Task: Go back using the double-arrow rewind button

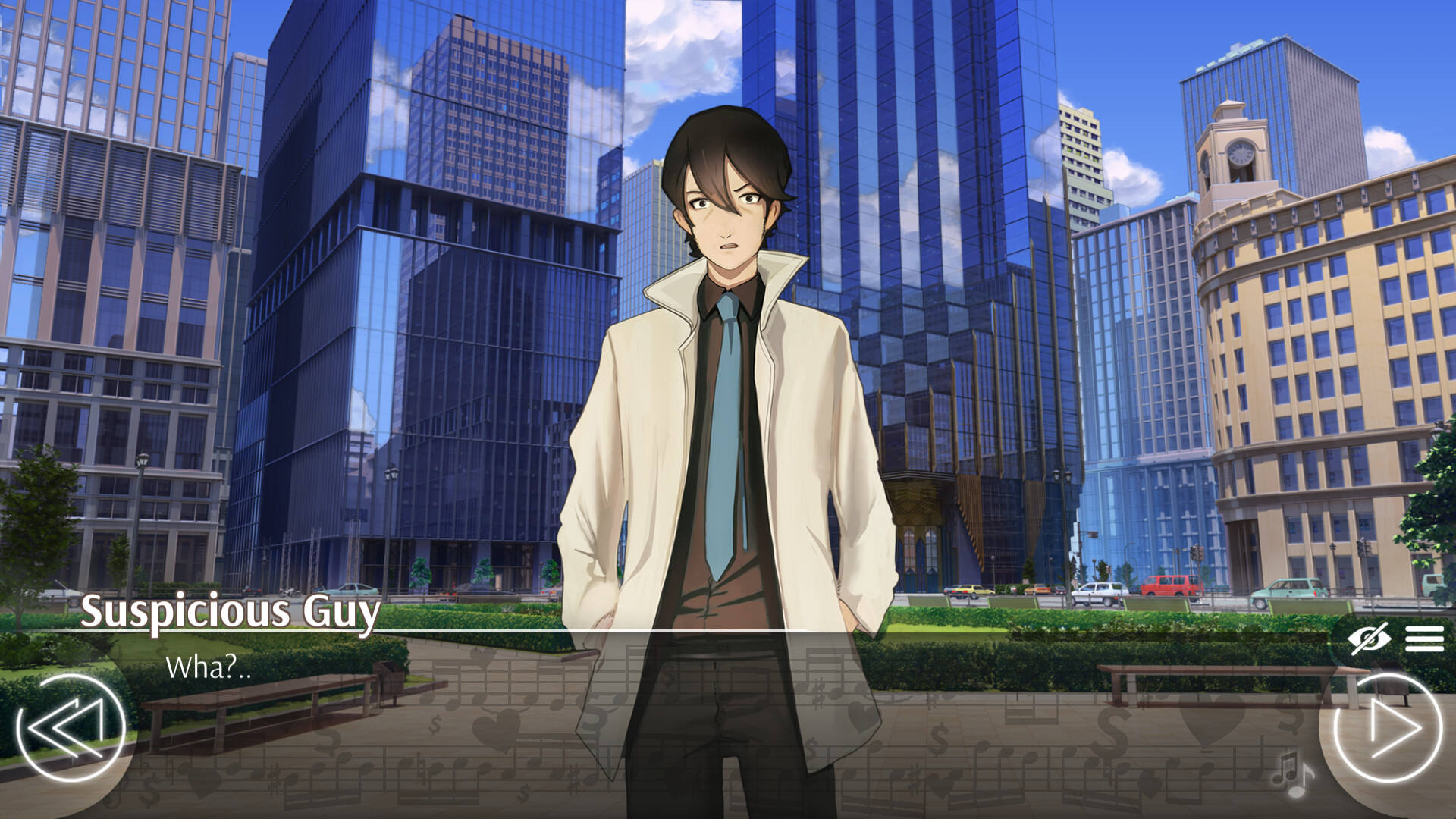Action: (x=70, y=729)
